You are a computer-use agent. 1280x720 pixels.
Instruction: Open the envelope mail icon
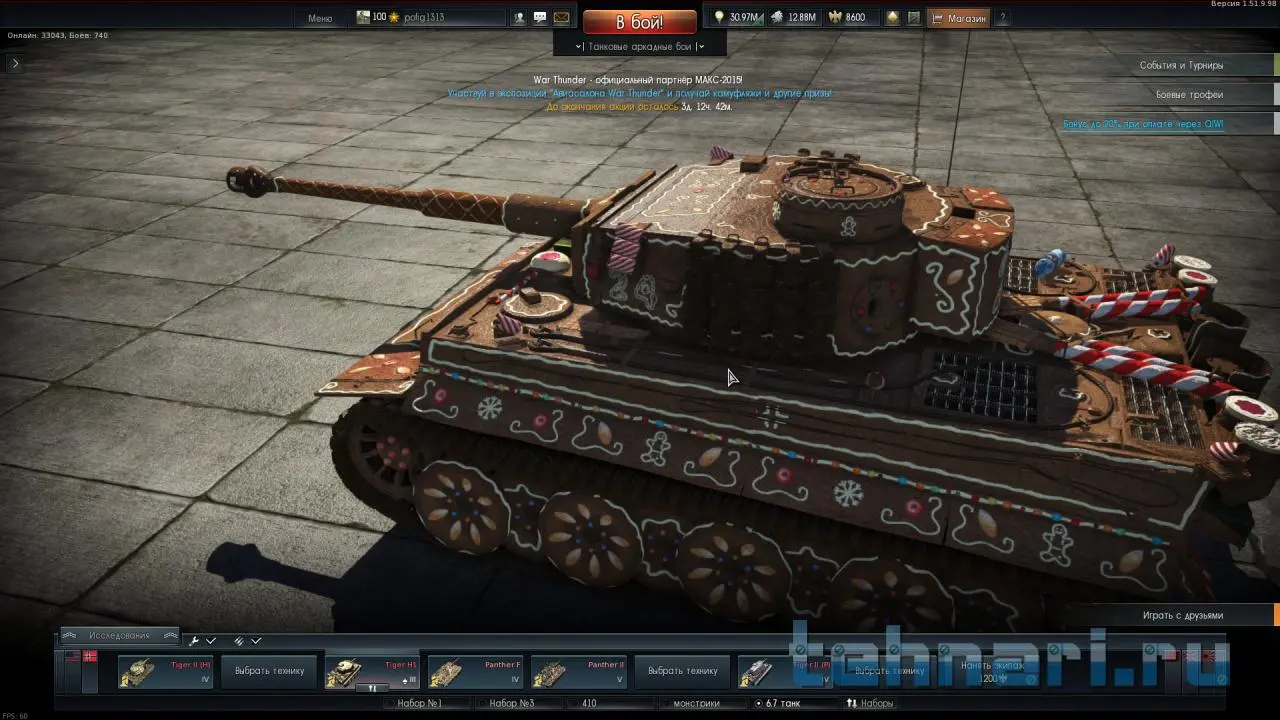pyautogui.click(x=561, y=18)
